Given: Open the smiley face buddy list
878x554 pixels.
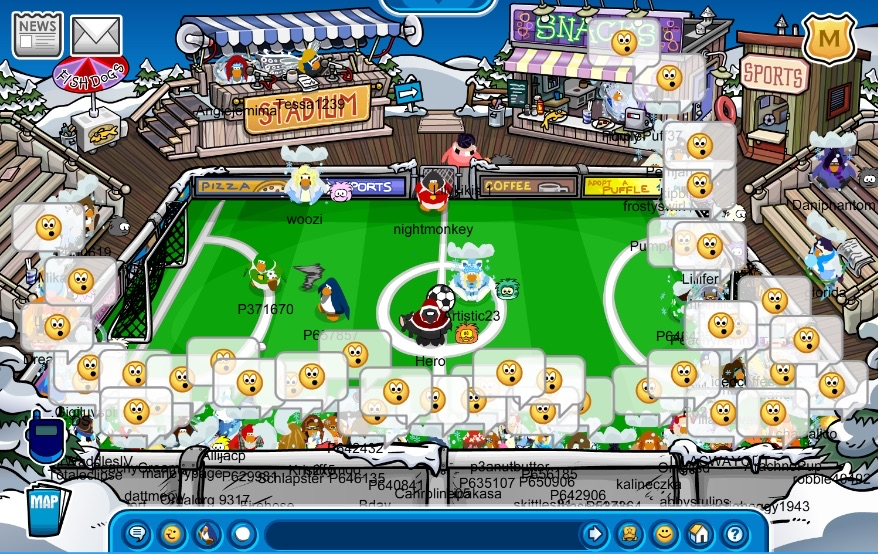Looking at the screenshot, I should (x=664, y=534).
